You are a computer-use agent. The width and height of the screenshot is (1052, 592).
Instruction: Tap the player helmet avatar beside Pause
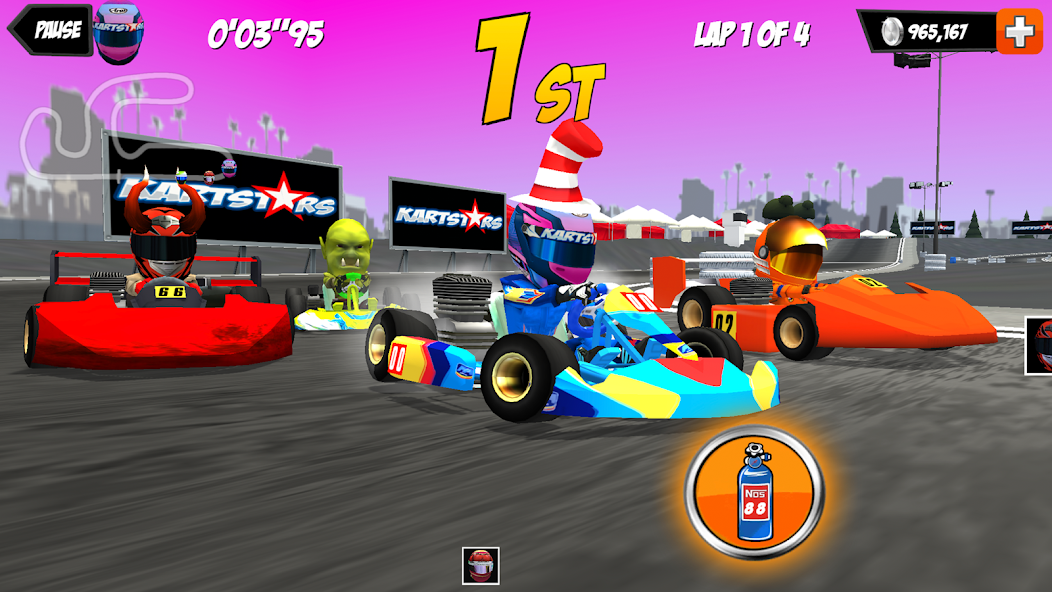pos(119,32)
